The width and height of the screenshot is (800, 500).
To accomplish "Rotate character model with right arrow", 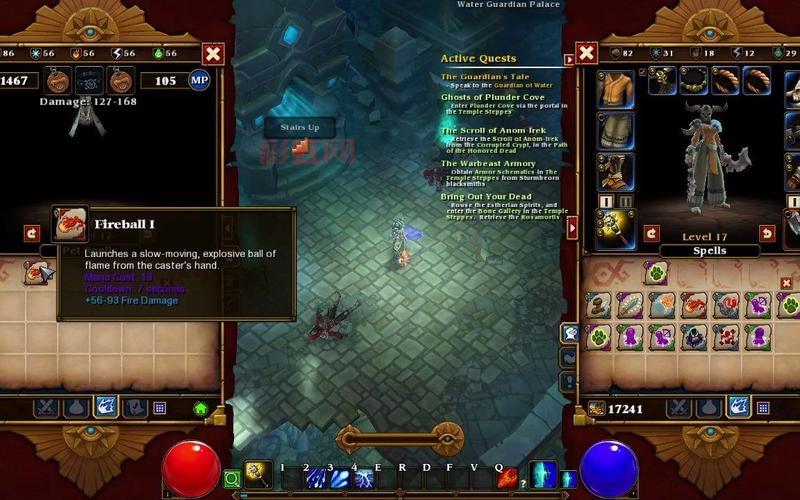I will point(767,233).
